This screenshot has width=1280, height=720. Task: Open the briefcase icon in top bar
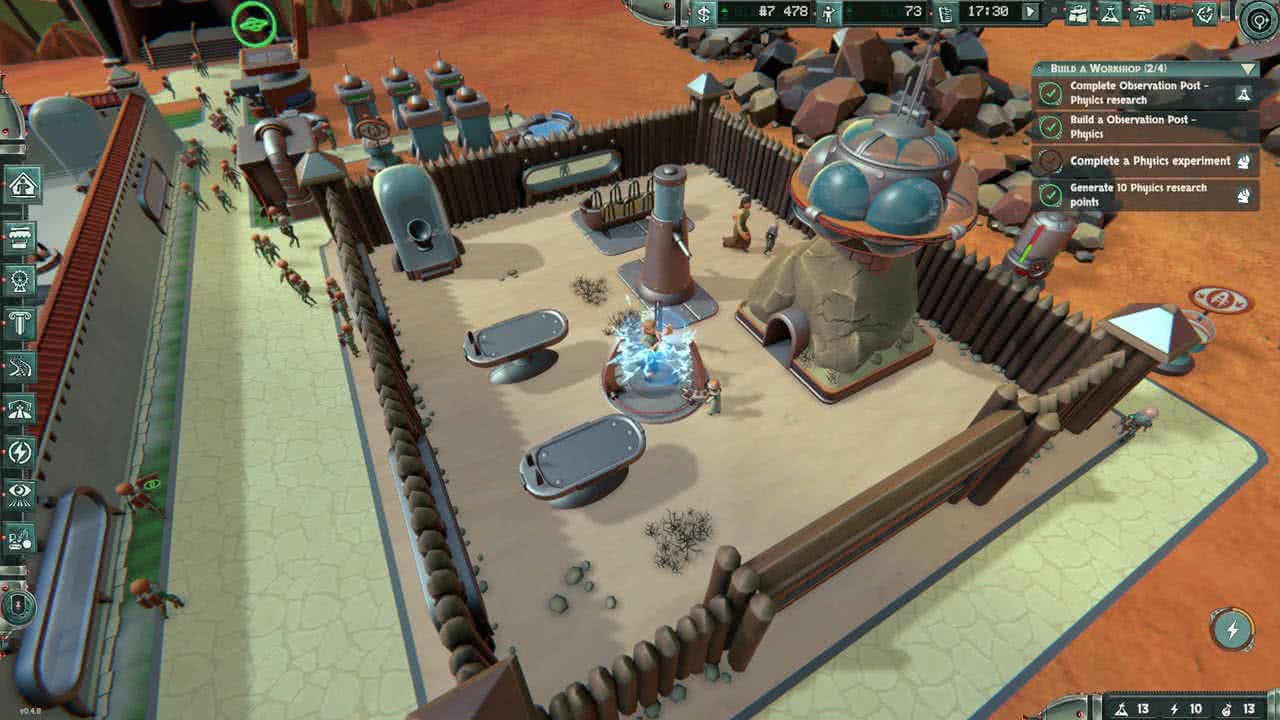coord(1078,13)
